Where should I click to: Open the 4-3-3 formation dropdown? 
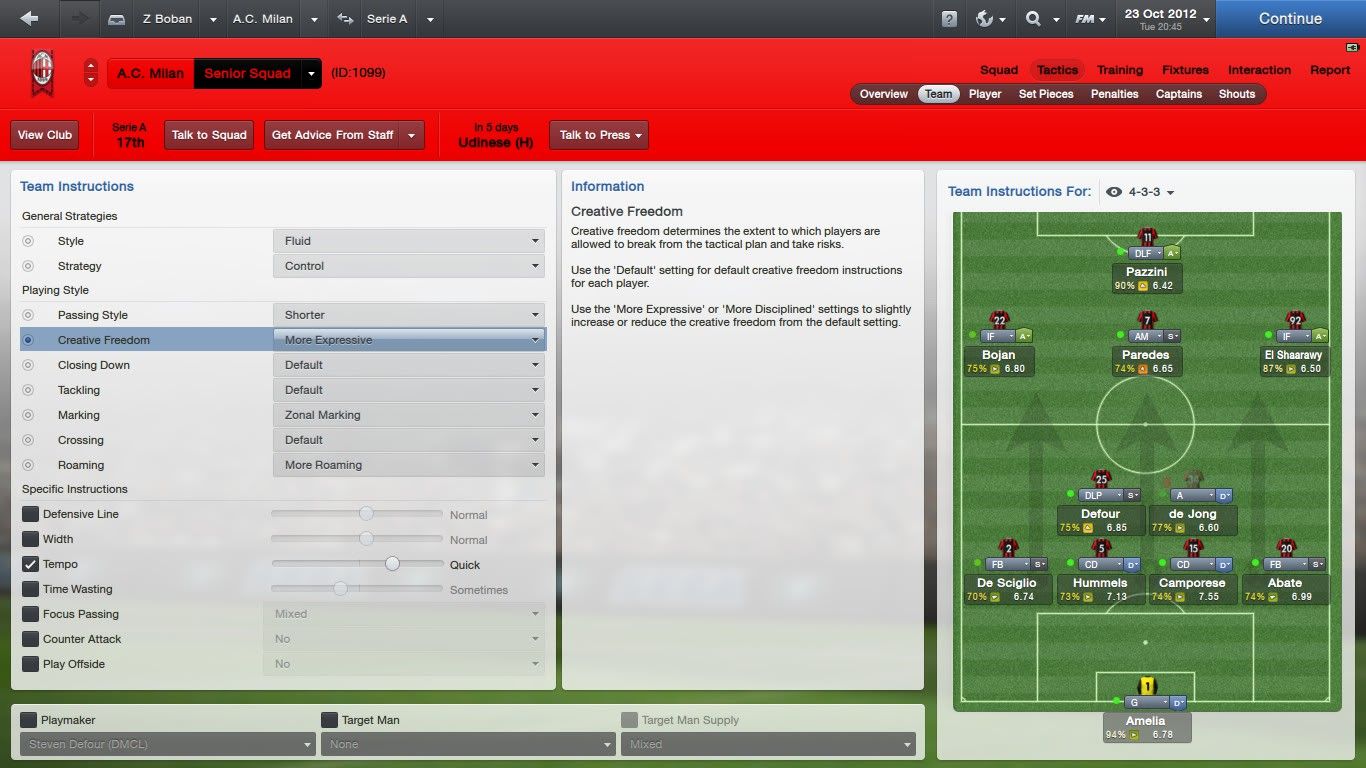pyautogui.click(x=1151, y=192)
